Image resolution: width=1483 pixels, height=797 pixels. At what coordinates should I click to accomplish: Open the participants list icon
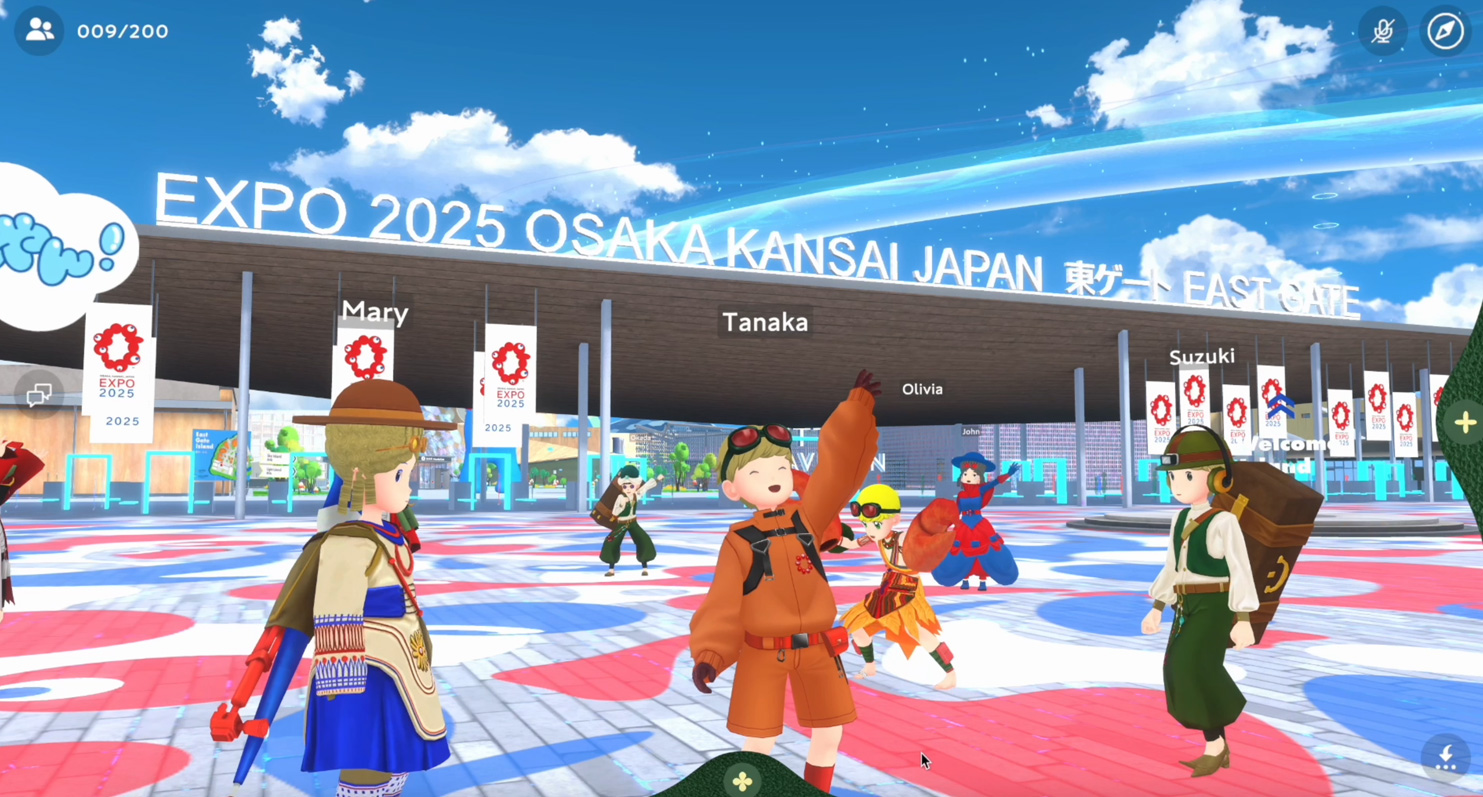[x=40, y=31]
